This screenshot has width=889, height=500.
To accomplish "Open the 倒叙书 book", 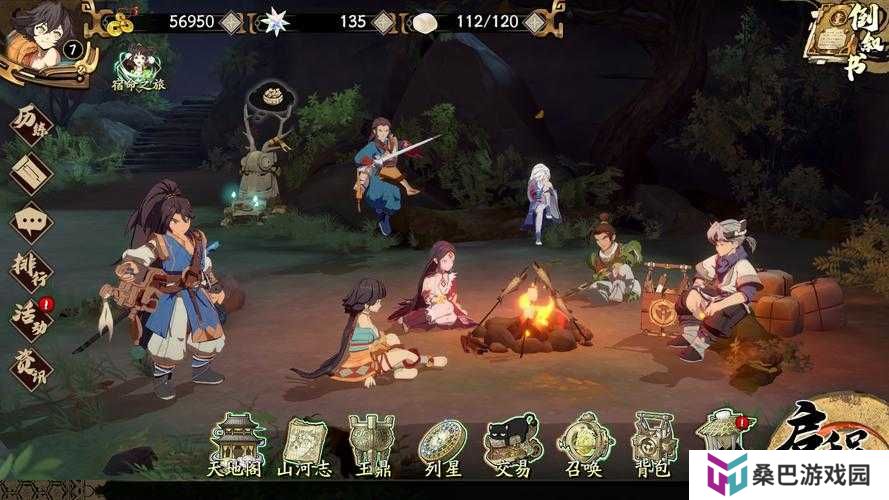I will 846,40.
